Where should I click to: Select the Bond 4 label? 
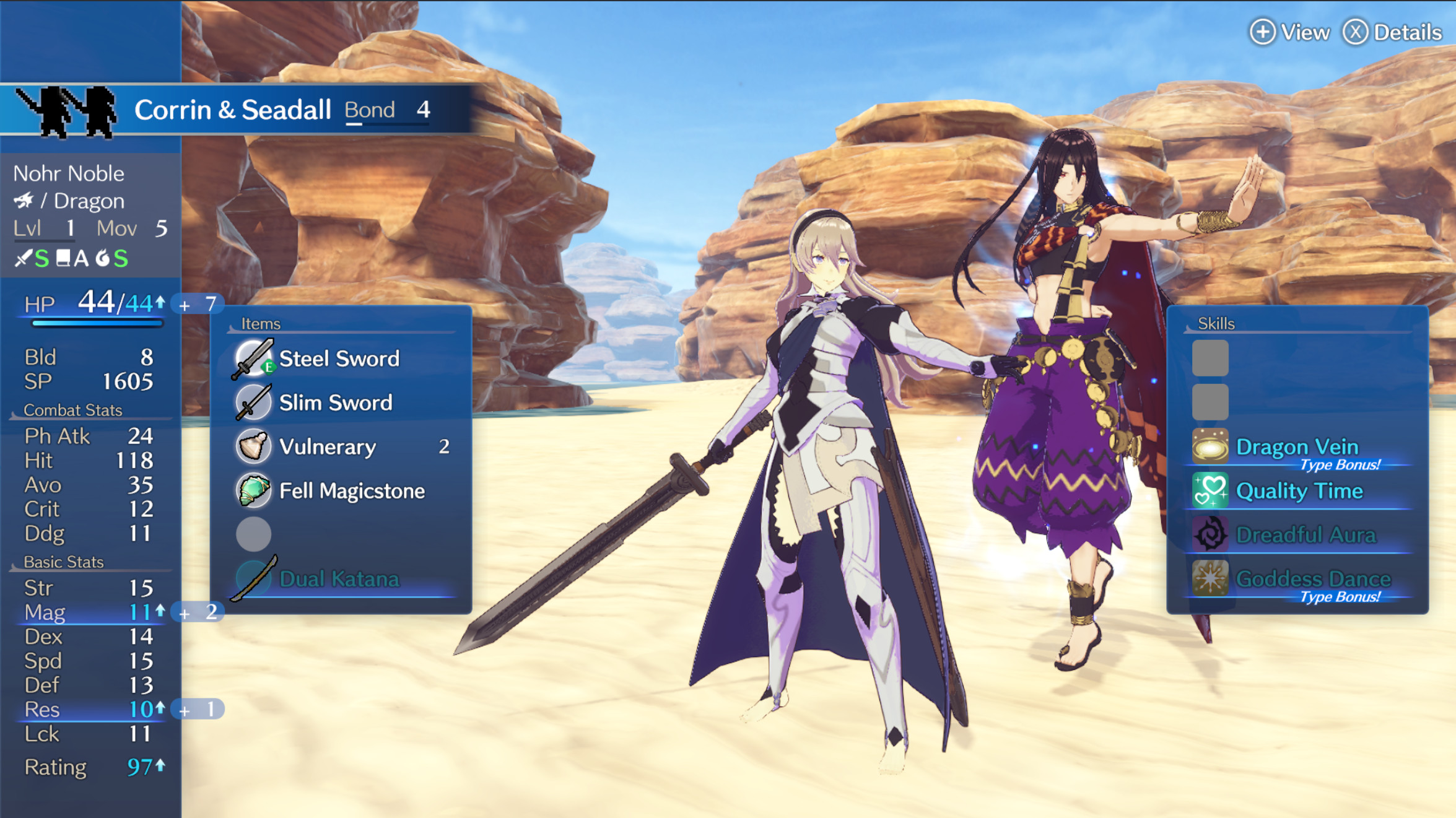tap(385, 110)
